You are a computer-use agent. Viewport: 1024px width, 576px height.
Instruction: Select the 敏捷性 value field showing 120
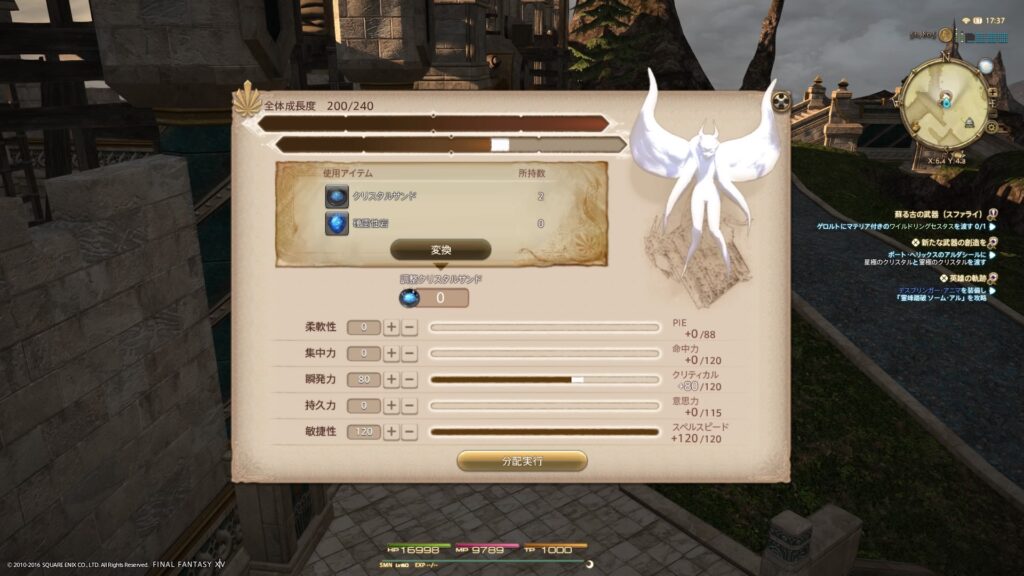[x=363, y=432]
